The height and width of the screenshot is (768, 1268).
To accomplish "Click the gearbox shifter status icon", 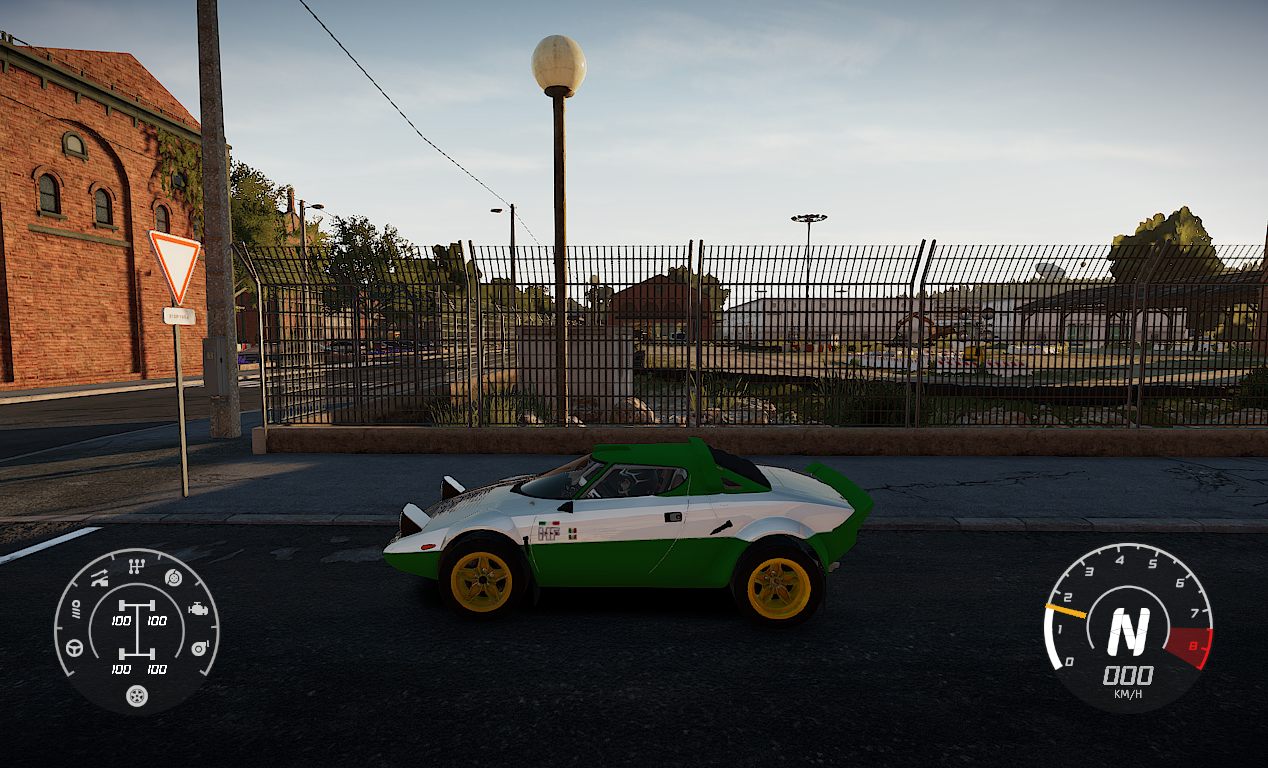I will pos(137,566).
